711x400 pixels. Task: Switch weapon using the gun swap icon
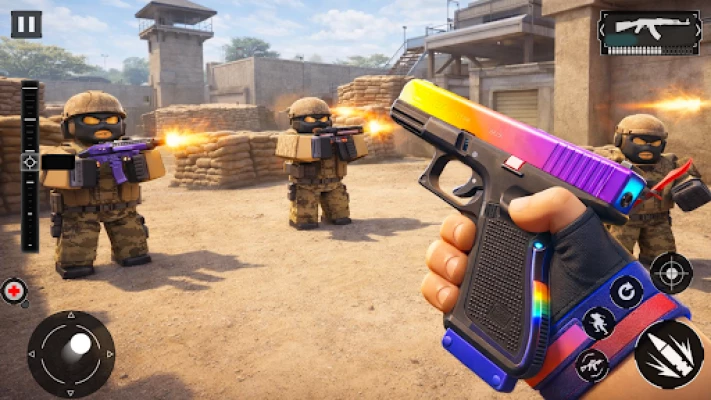(590, 365)
